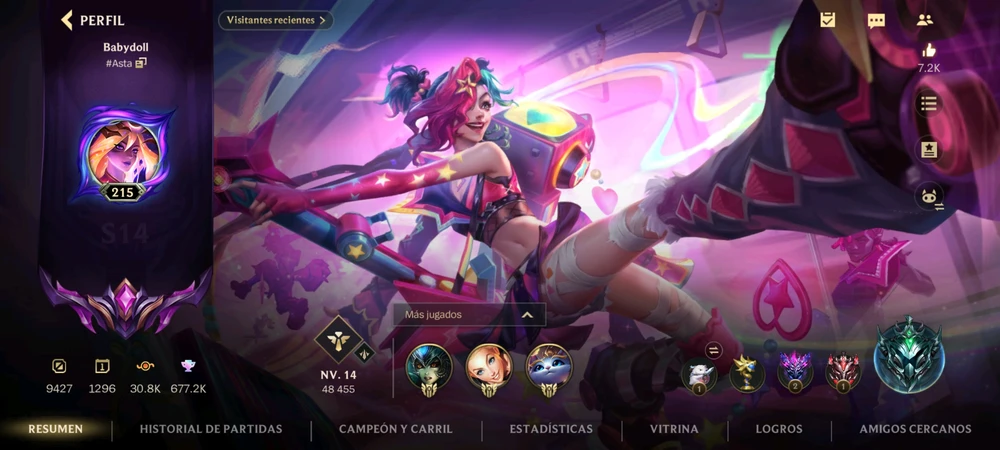1000x450 pixels.
Task: Open the clipboard checklist icon
Action: (x=828, y=20)
